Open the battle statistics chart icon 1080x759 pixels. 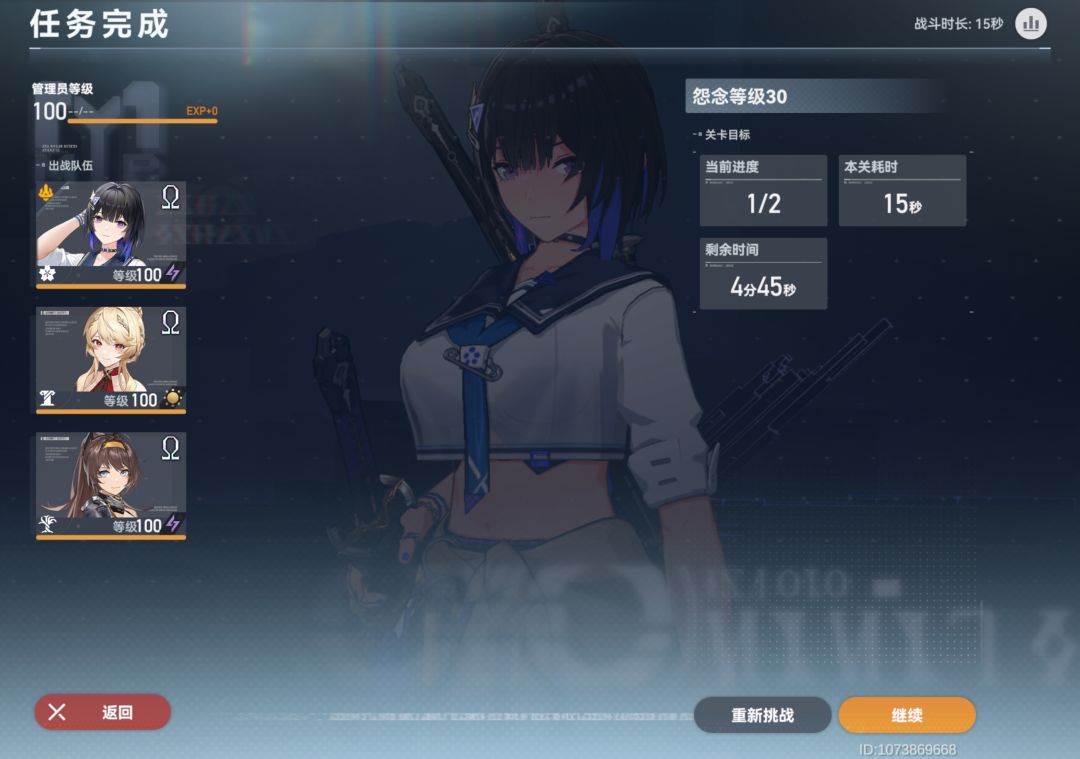[1030, 23]
